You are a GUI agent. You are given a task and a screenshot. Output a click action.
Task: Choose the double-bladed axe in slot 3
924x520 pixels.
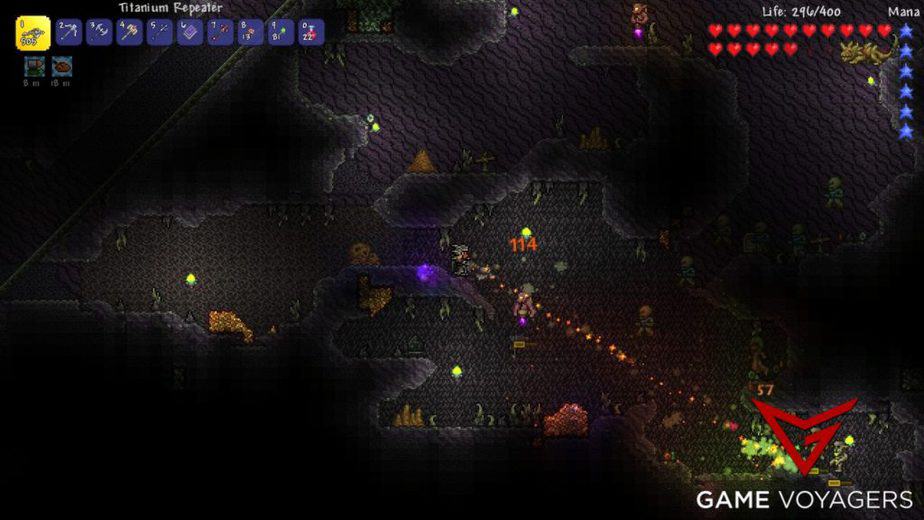[x=99, y=32]
